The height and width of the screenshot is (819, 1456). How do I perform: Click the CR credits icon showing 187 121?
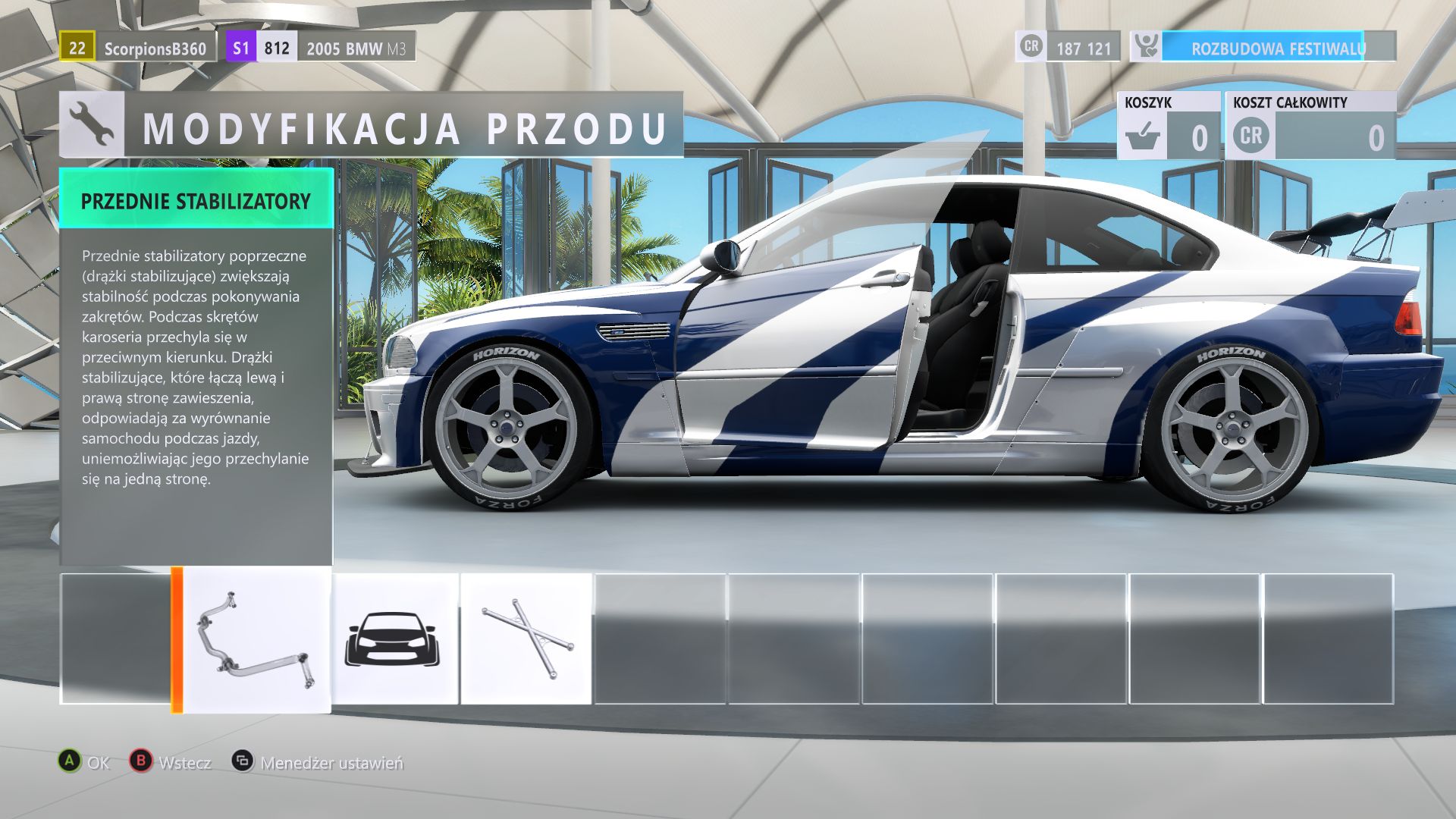[x=1033, y=49]
